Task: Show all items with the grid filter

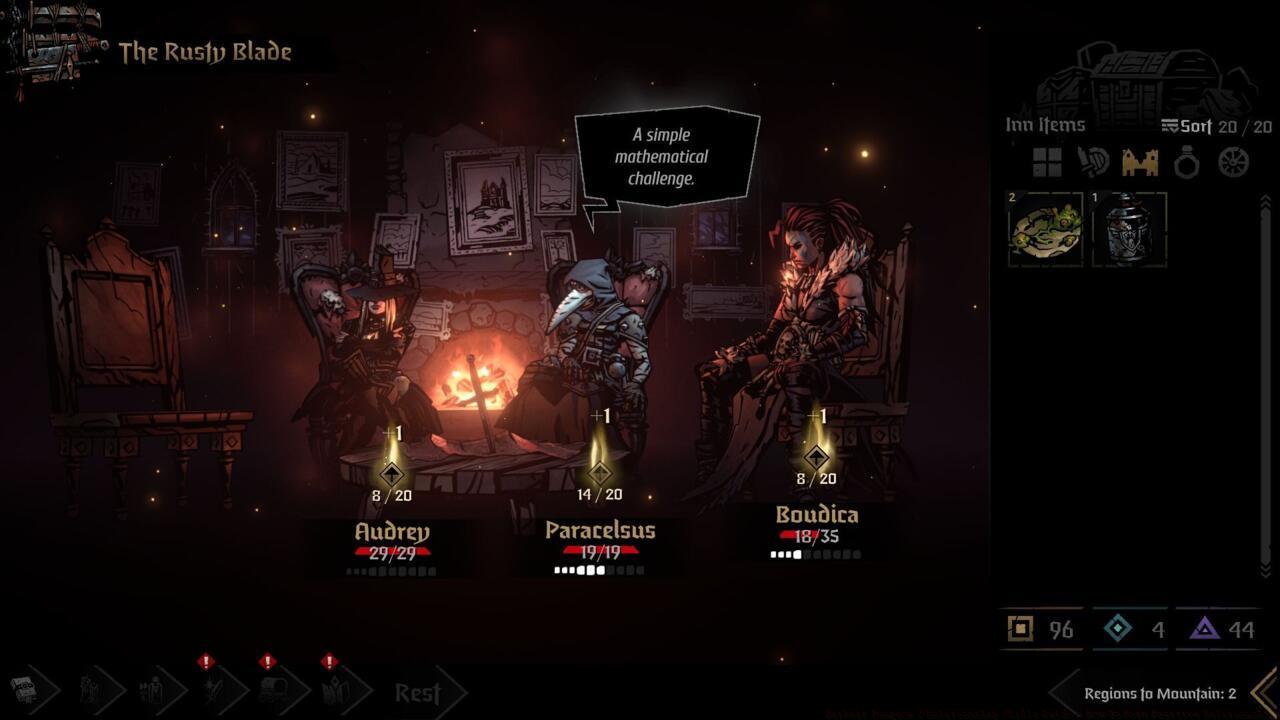Action: [x=1047, y=162]
